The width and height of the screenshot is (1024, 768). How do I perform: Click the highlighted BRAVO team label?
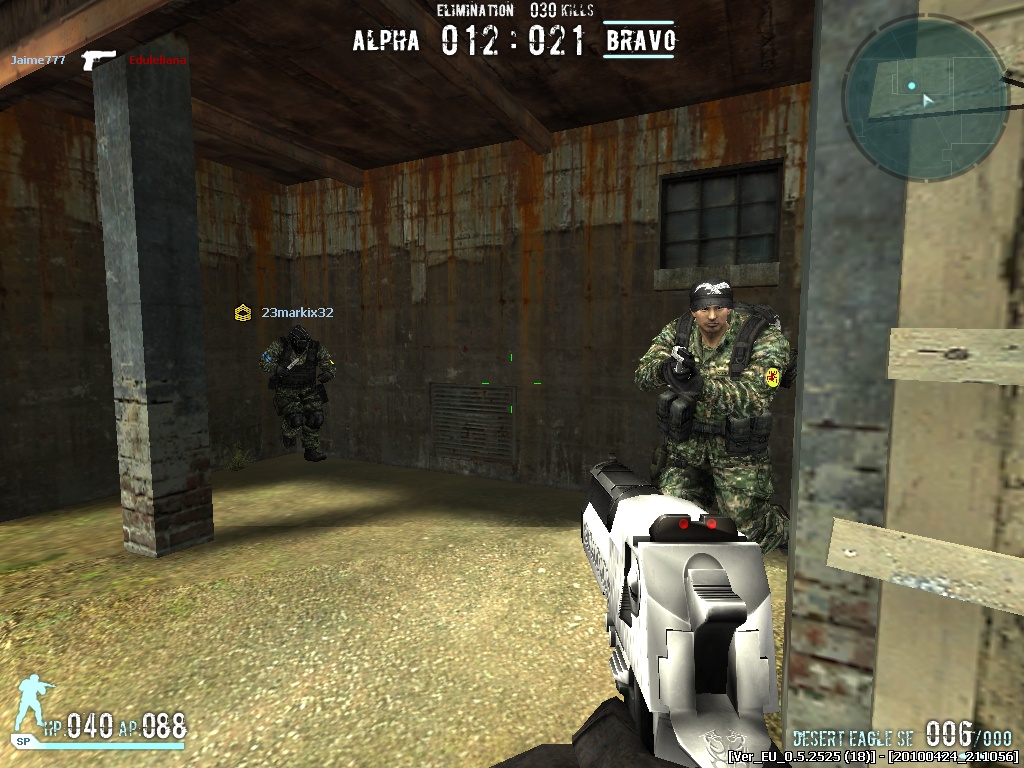pos(640,41)
